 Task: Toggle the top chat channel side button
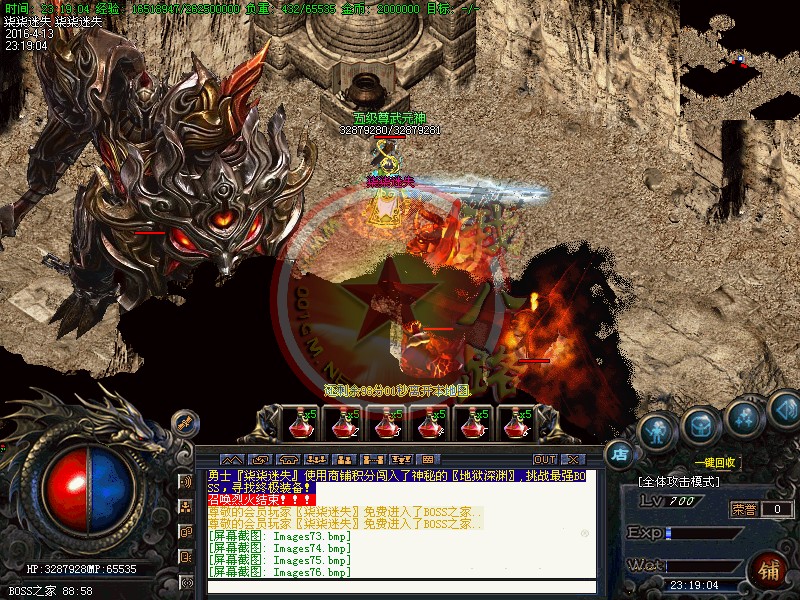[186, 481]
